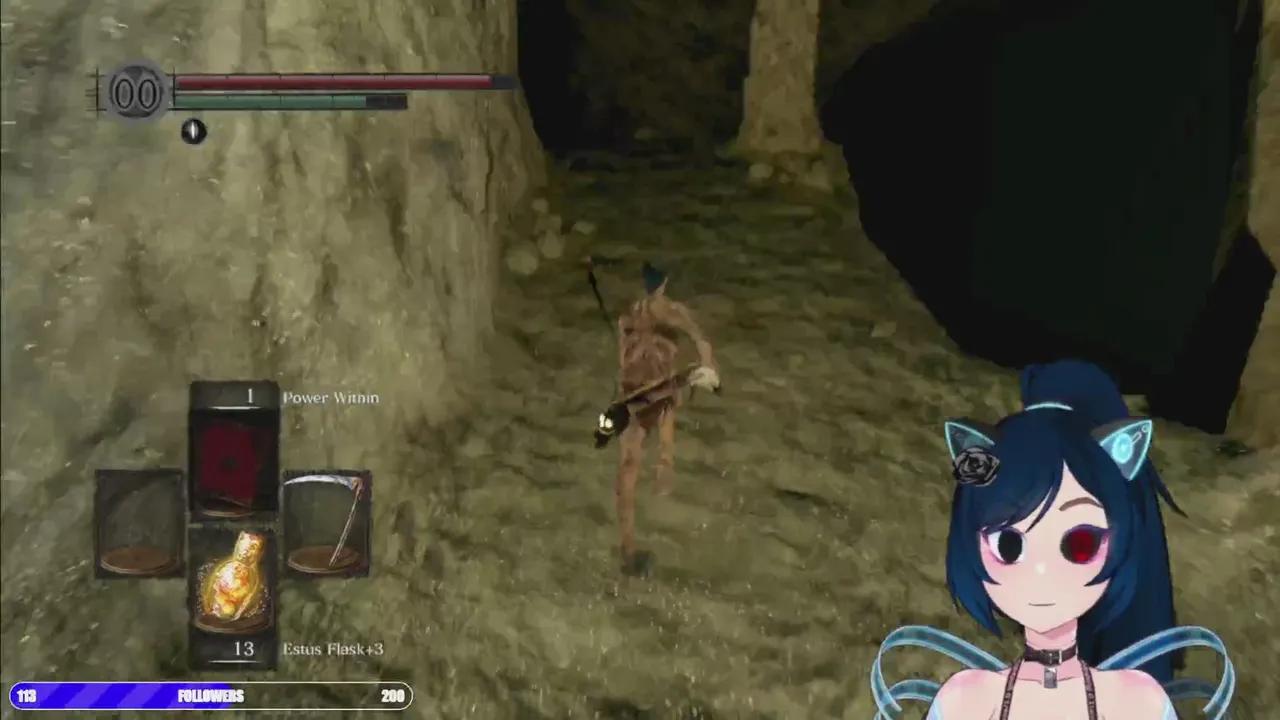Select the Estus Flask+3 label text

tap(332, 648)
